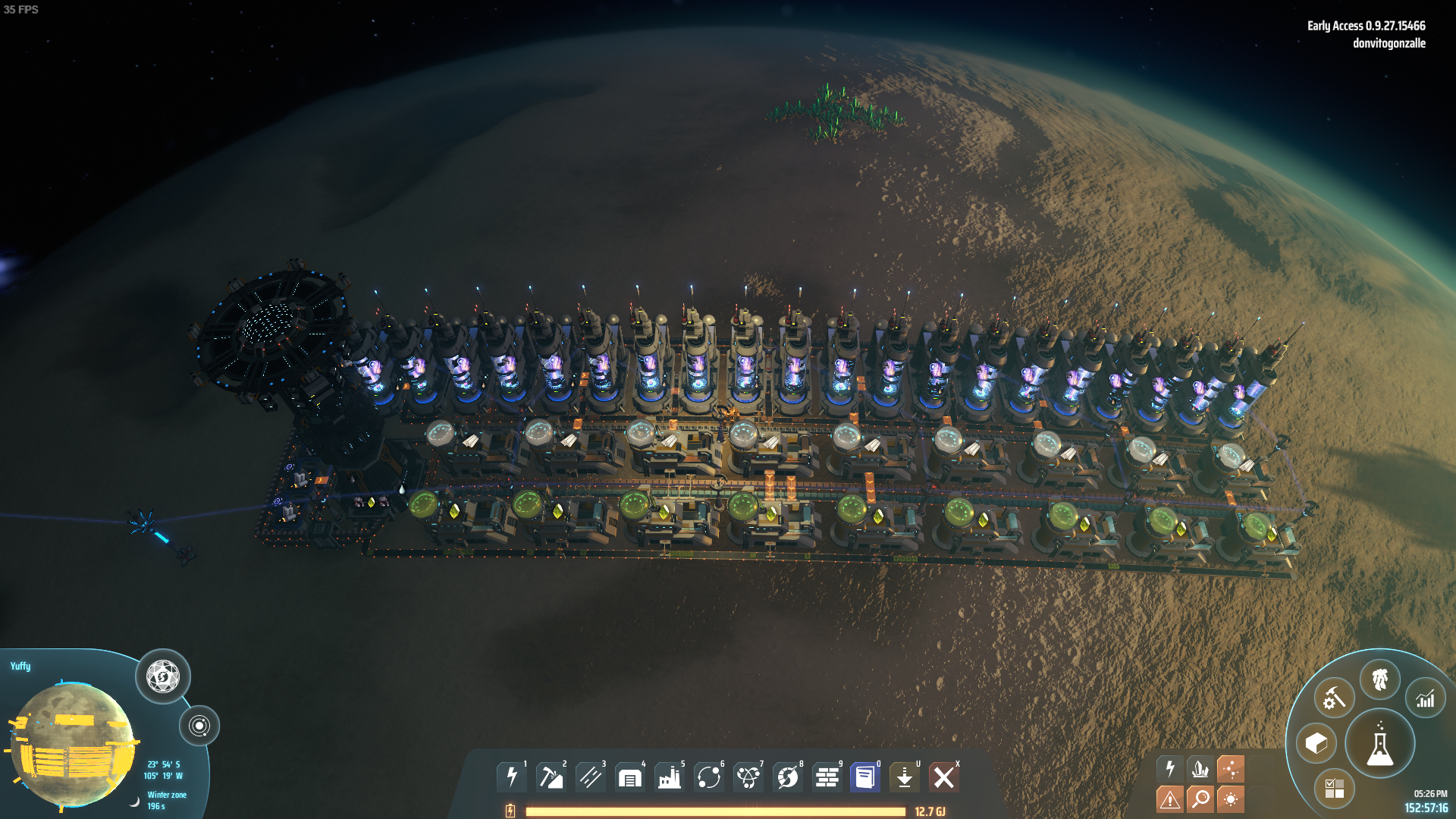Open the blue blueprint book

(865, 777)
